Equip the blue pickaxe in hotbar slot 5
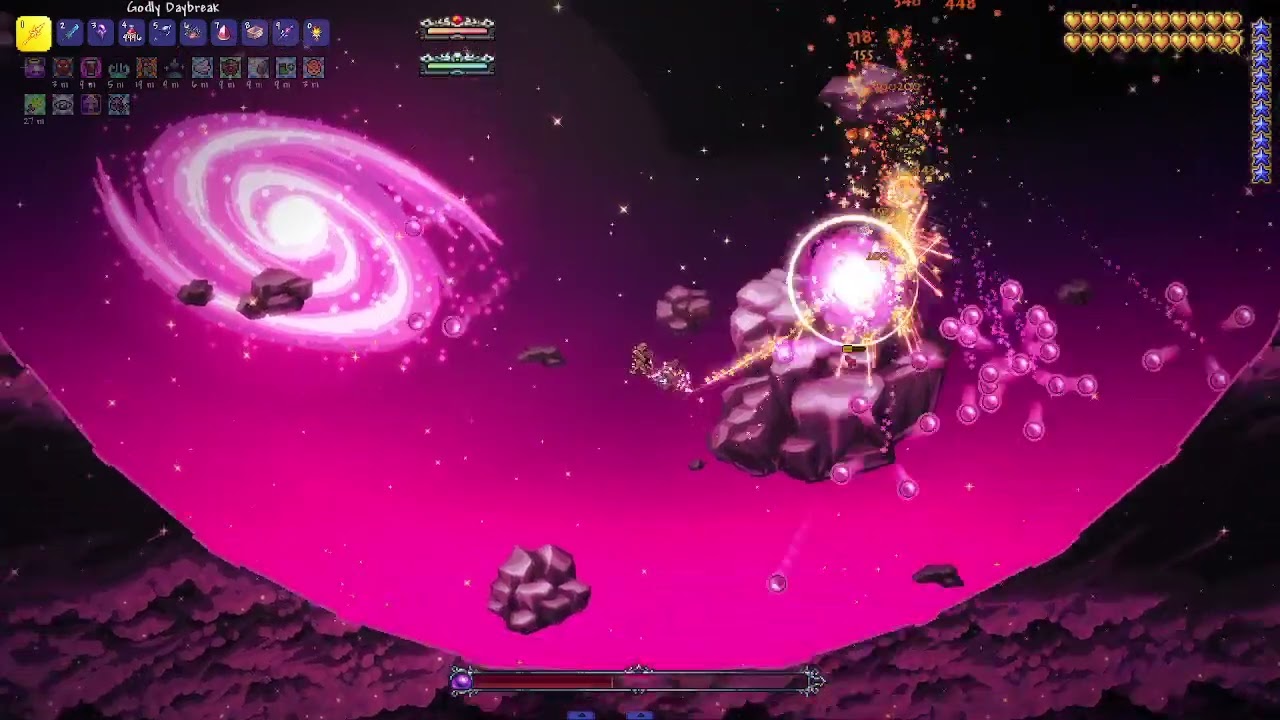This screenshot has height=720, width=1280. 162,33
